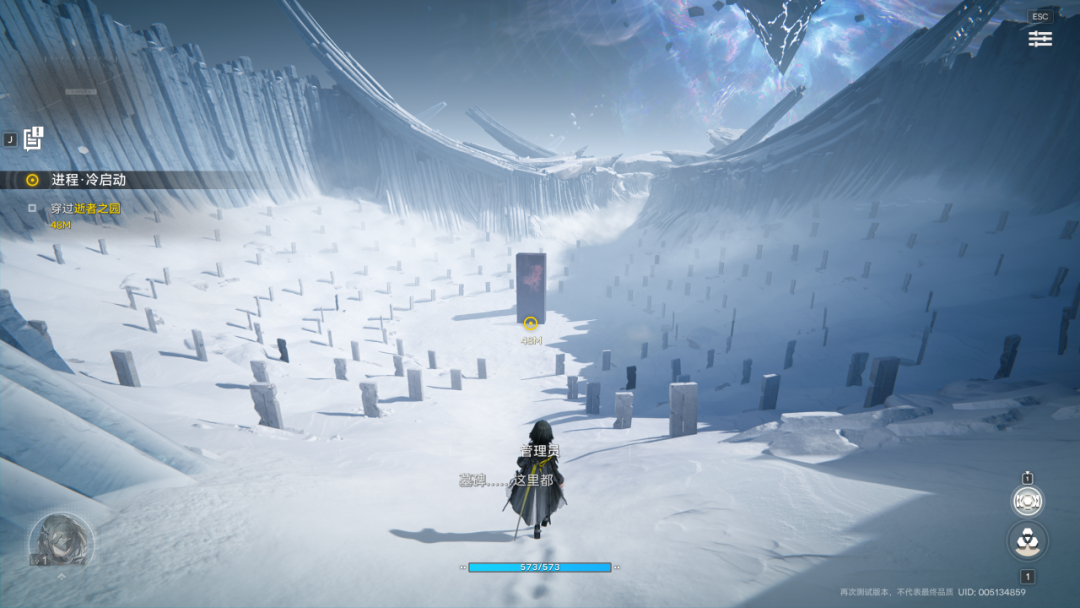Open the Lv 1 character portrait
This screenshot has width=1080, height=608.
click(61, 541)
